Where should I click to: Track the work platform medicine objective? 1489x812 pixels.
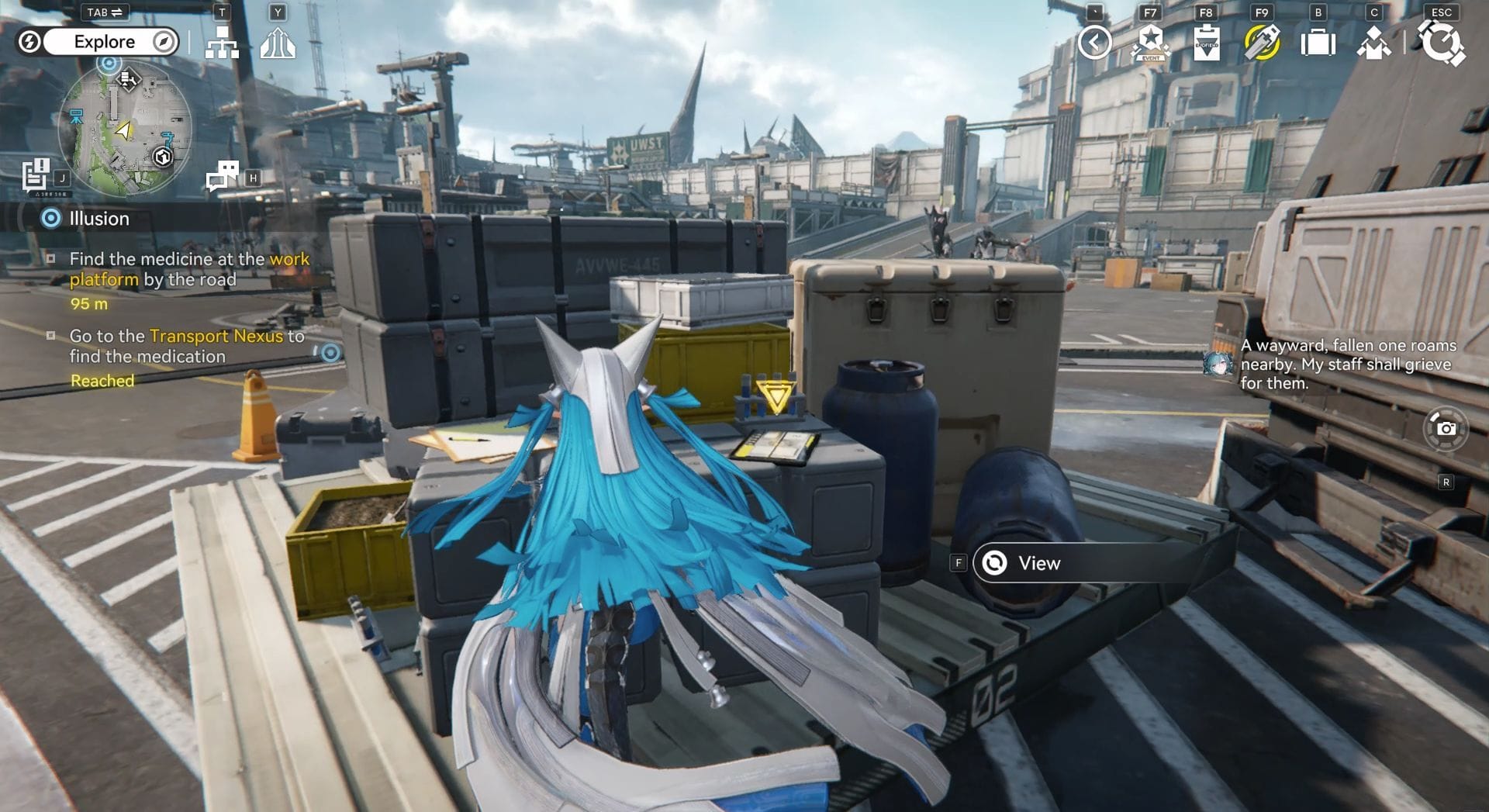coord(188,269)
